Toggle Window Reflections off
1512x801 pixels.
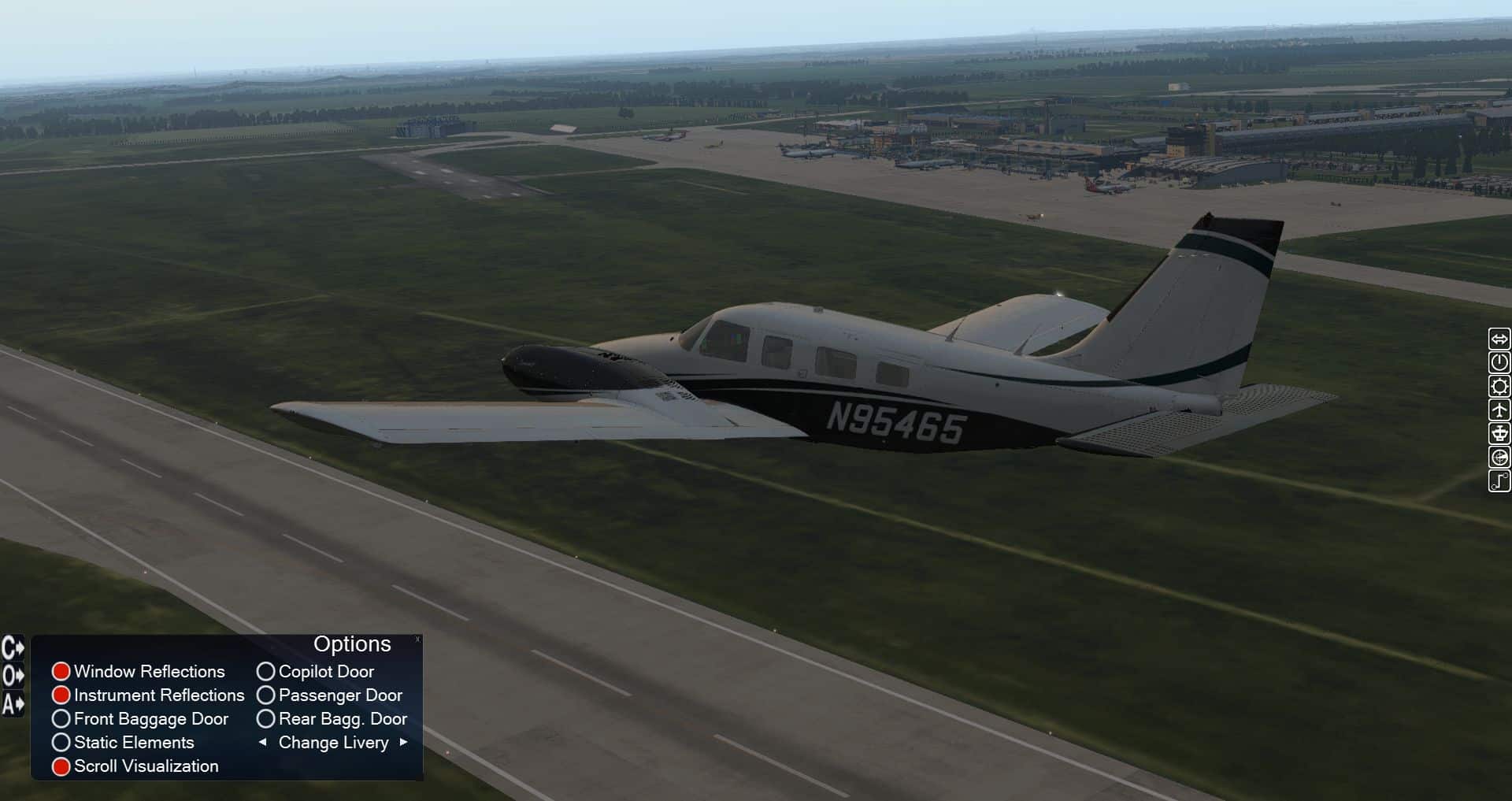[x=61, y=672]
